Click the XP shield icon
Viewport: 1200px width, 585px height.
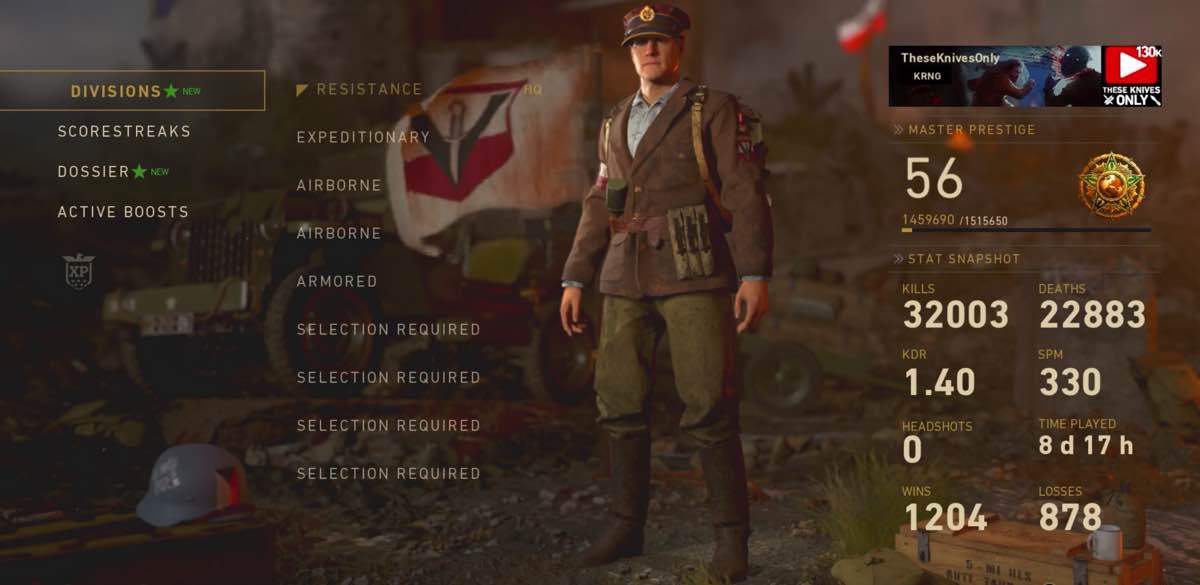pos(78,270)
